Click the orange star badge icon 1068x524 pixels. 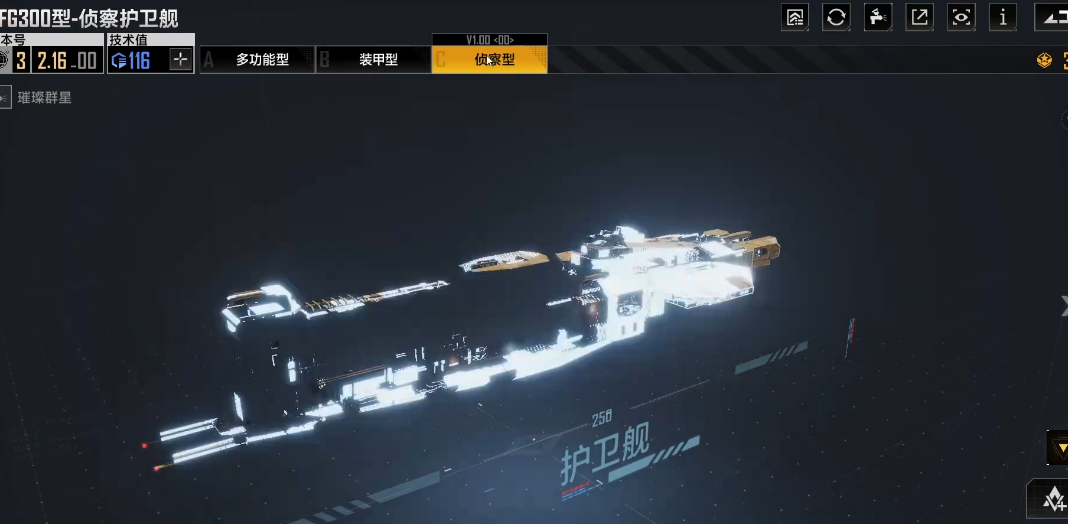pos(1044,61)
